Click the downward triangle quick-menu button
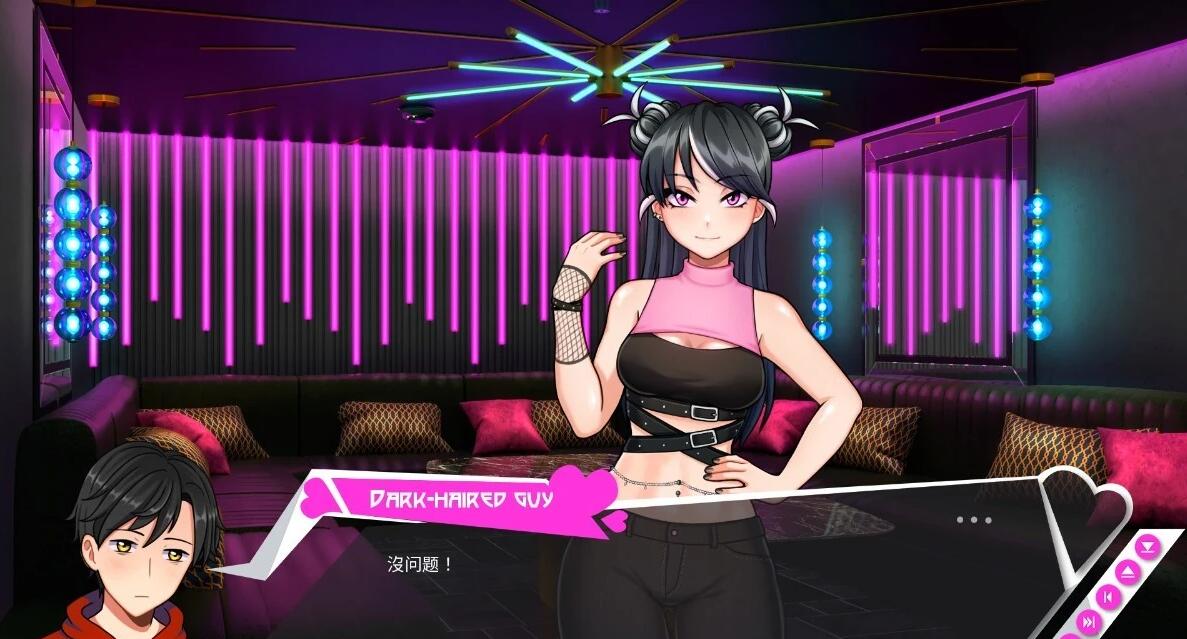1187x639 pixels. pyautogui.click(x=1149, y=546)
